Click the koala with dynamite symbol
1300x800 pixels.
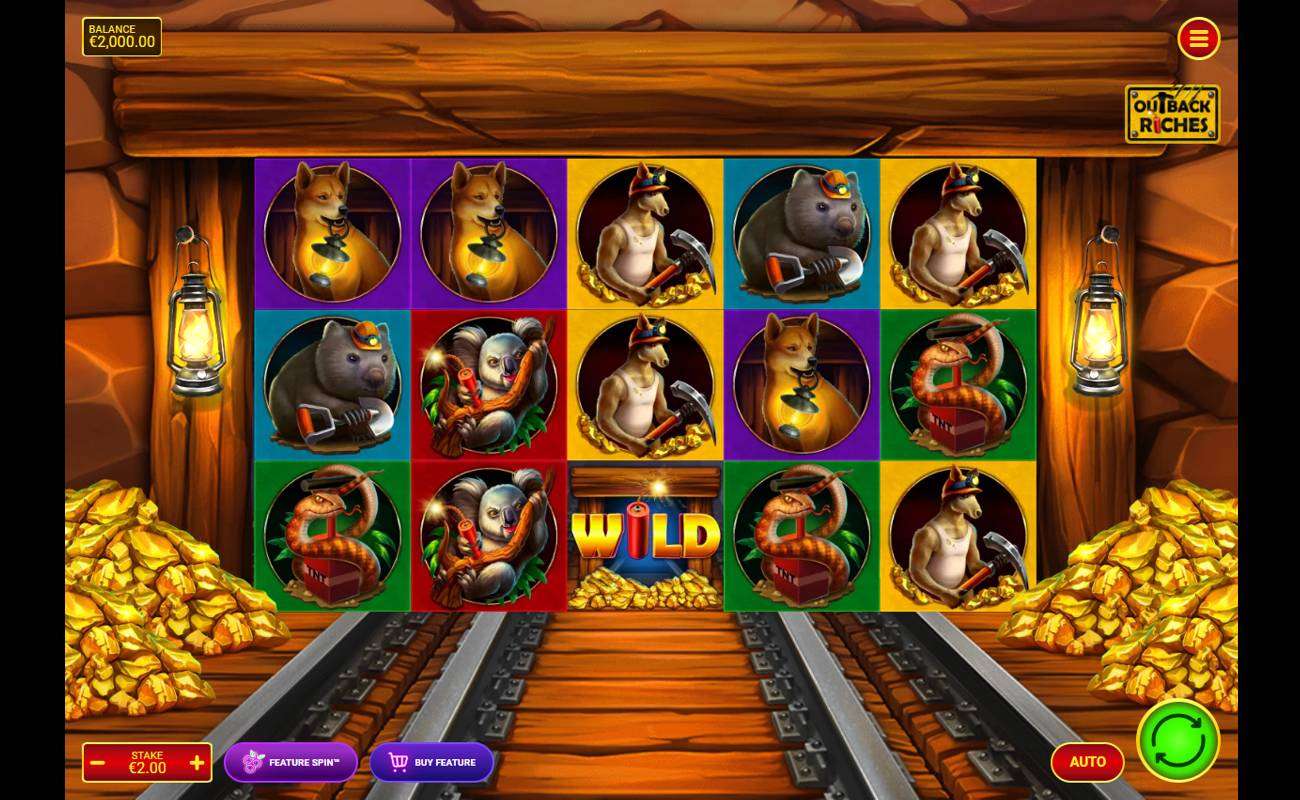488,385
